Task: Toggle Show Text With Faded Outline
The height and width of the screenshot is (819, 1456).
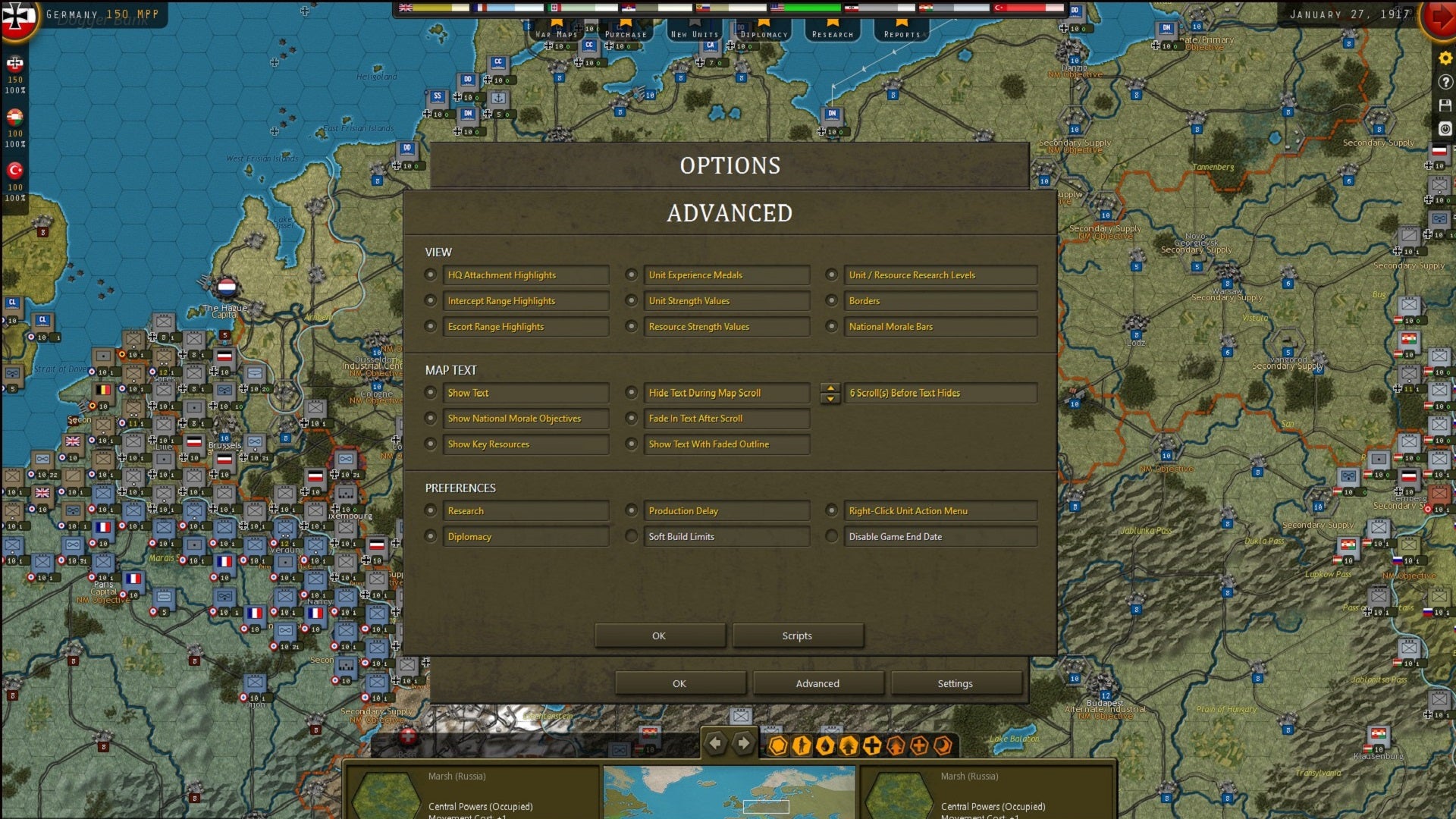Action: (631, 444)
